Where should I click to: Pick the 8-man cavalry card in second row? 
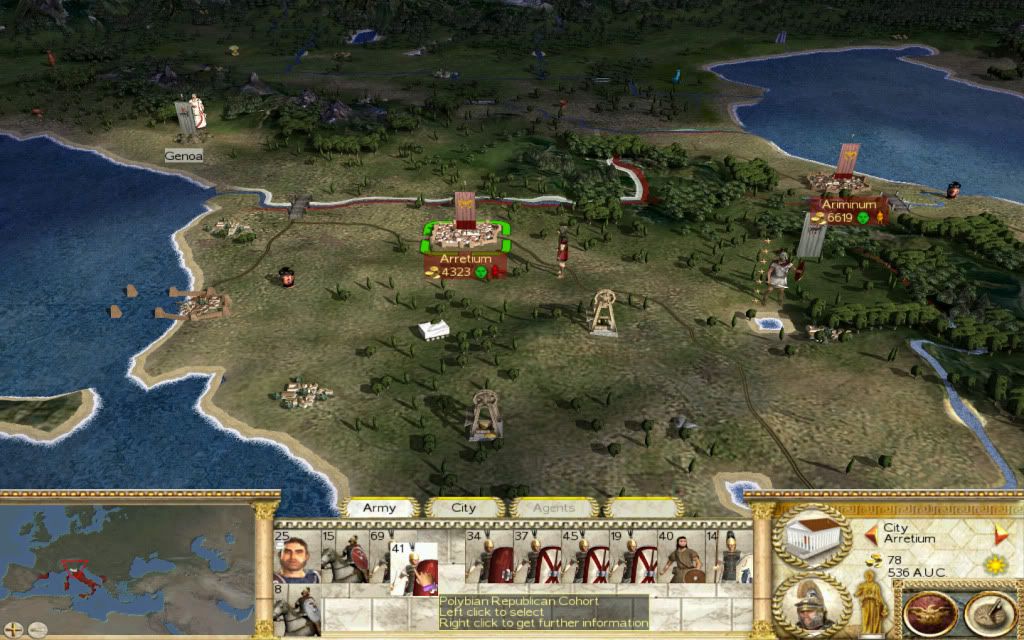point(297,610)
